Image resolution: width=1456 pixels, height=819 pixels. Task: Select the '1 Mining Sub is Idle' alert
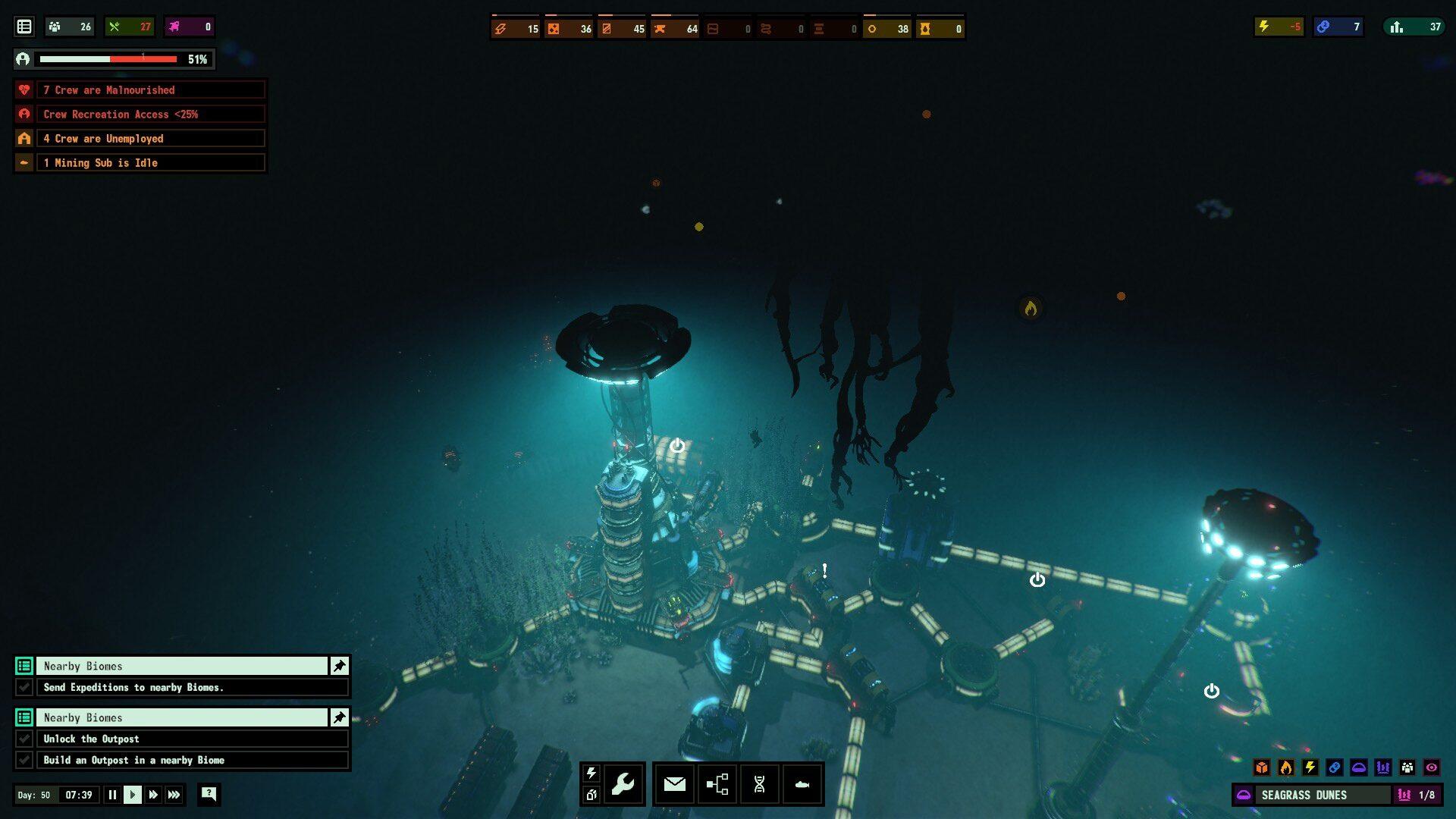(150, 163)
